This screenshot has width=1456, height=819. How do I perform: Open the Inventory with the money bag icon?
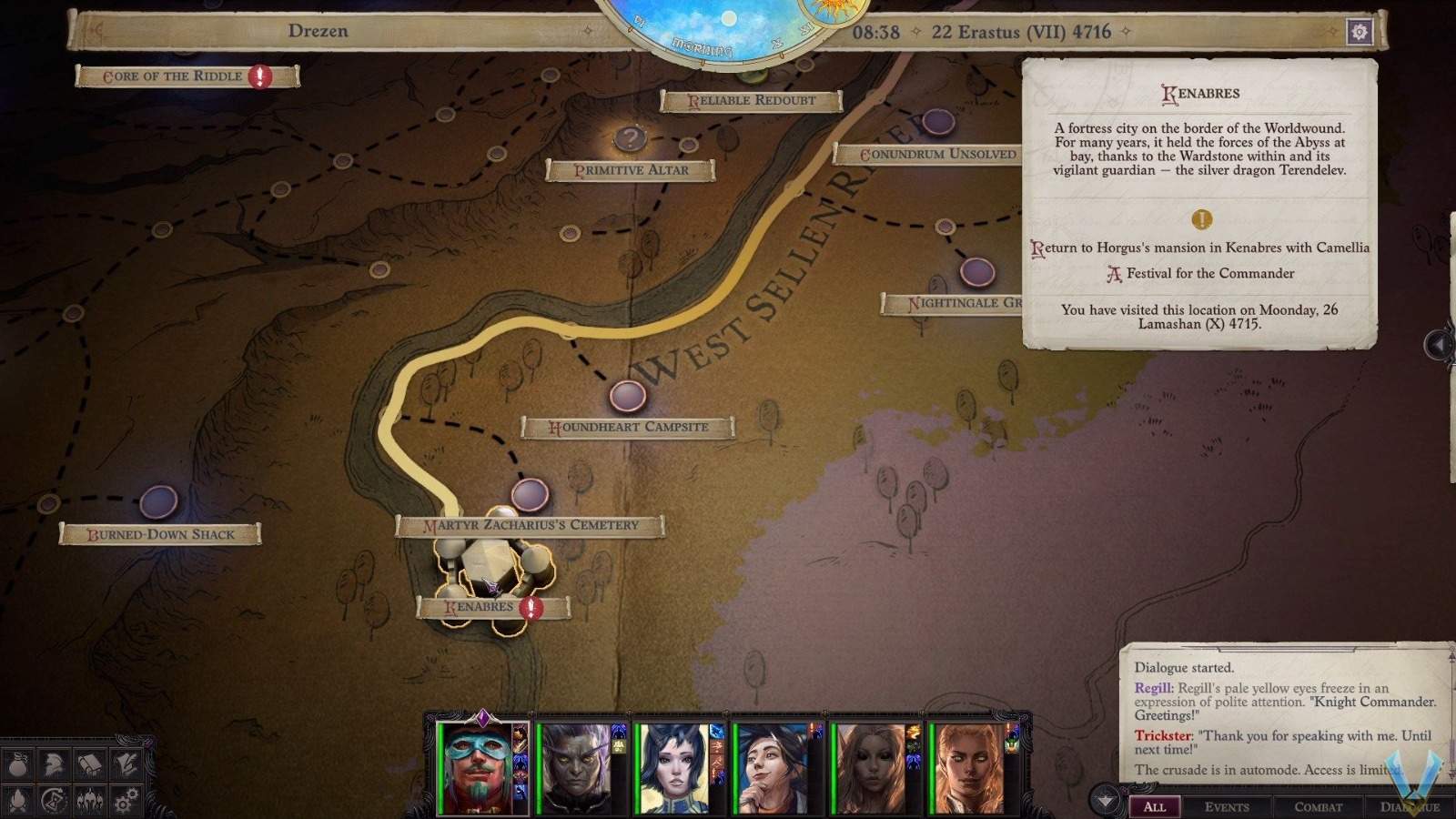(17, 764)
